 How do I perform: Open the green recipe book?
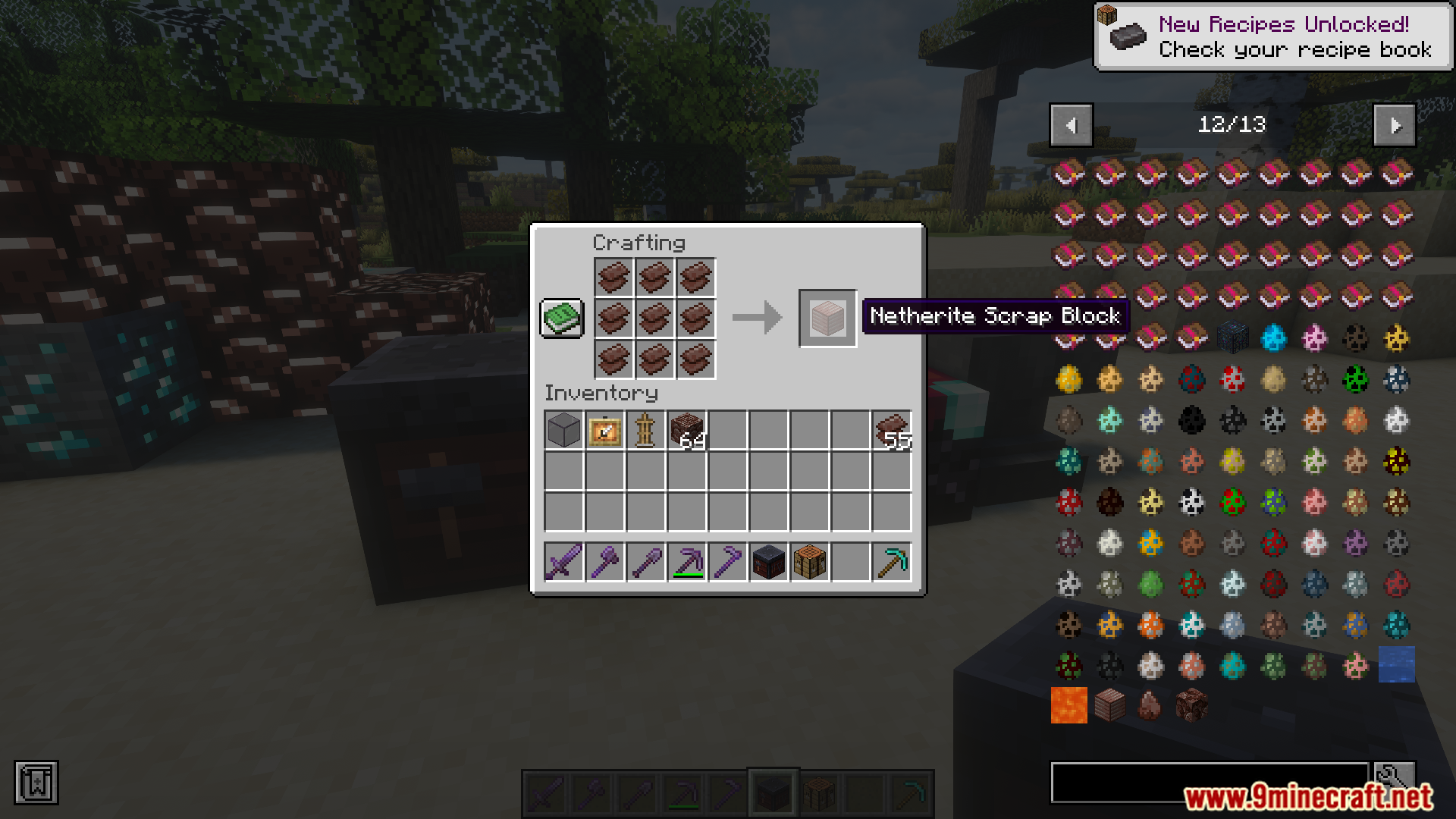click(x=561, y=318)
